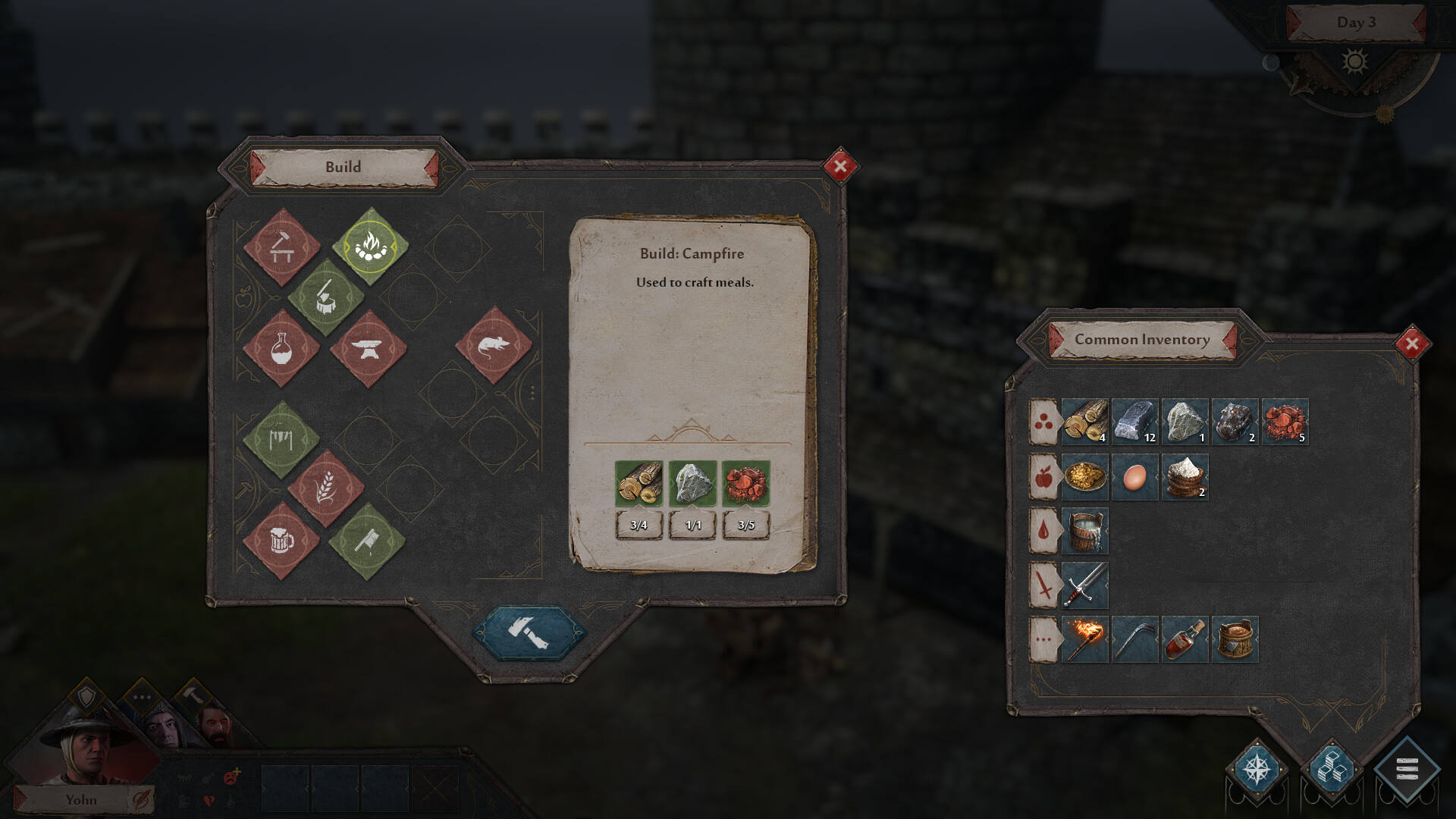Select the potion flask build option

coord(281,349)
